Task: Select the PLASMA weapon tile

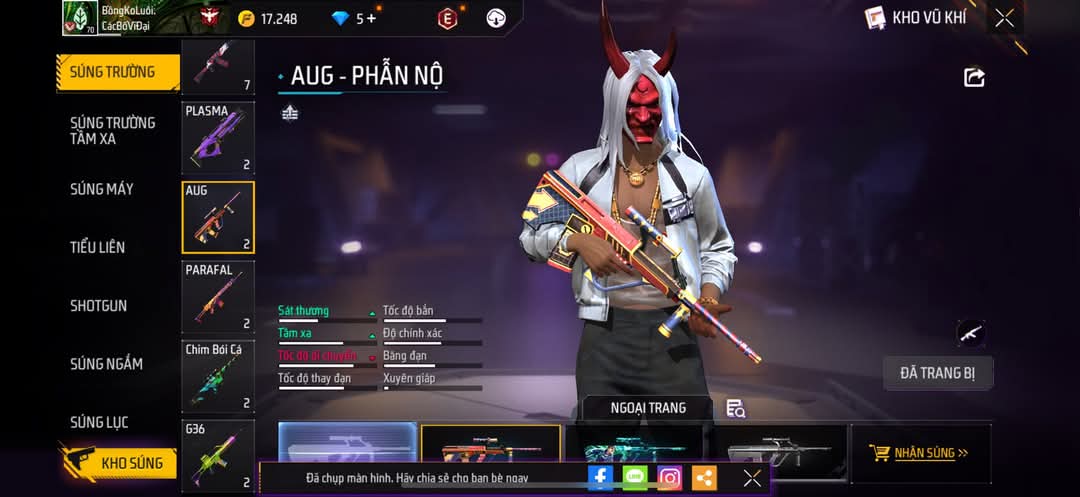Action: tap(218, 138)
